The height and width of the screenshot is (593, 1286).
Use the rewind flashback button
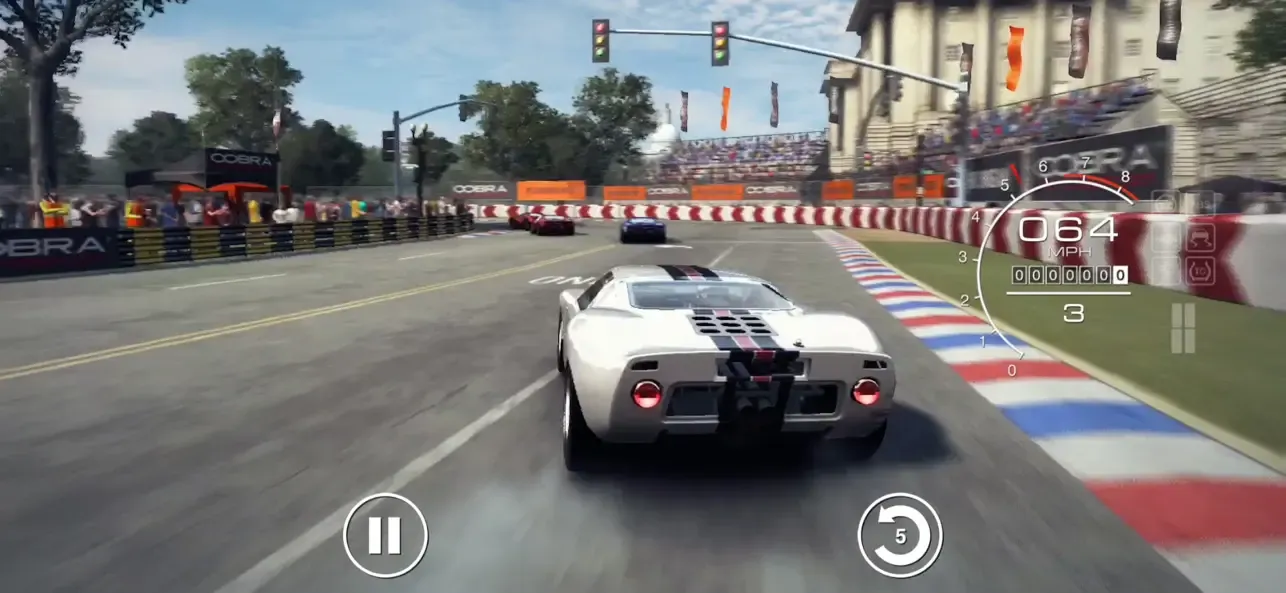click(x=899, y=536)
